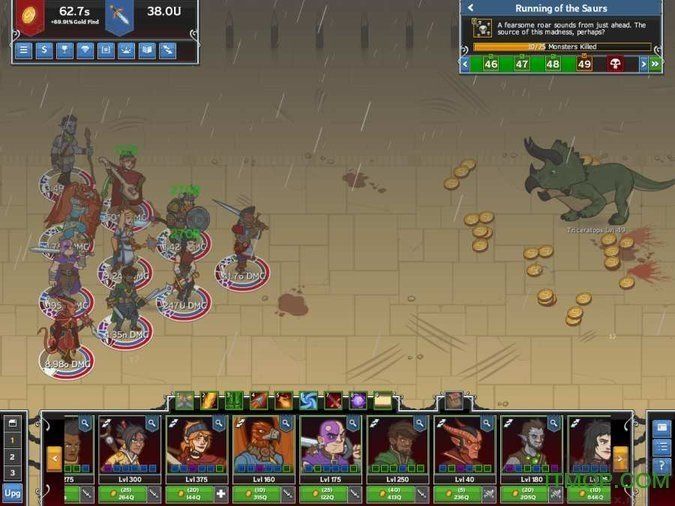Skip to latest area with double arrow
The image size is (675, 506).
coord(655,64)
